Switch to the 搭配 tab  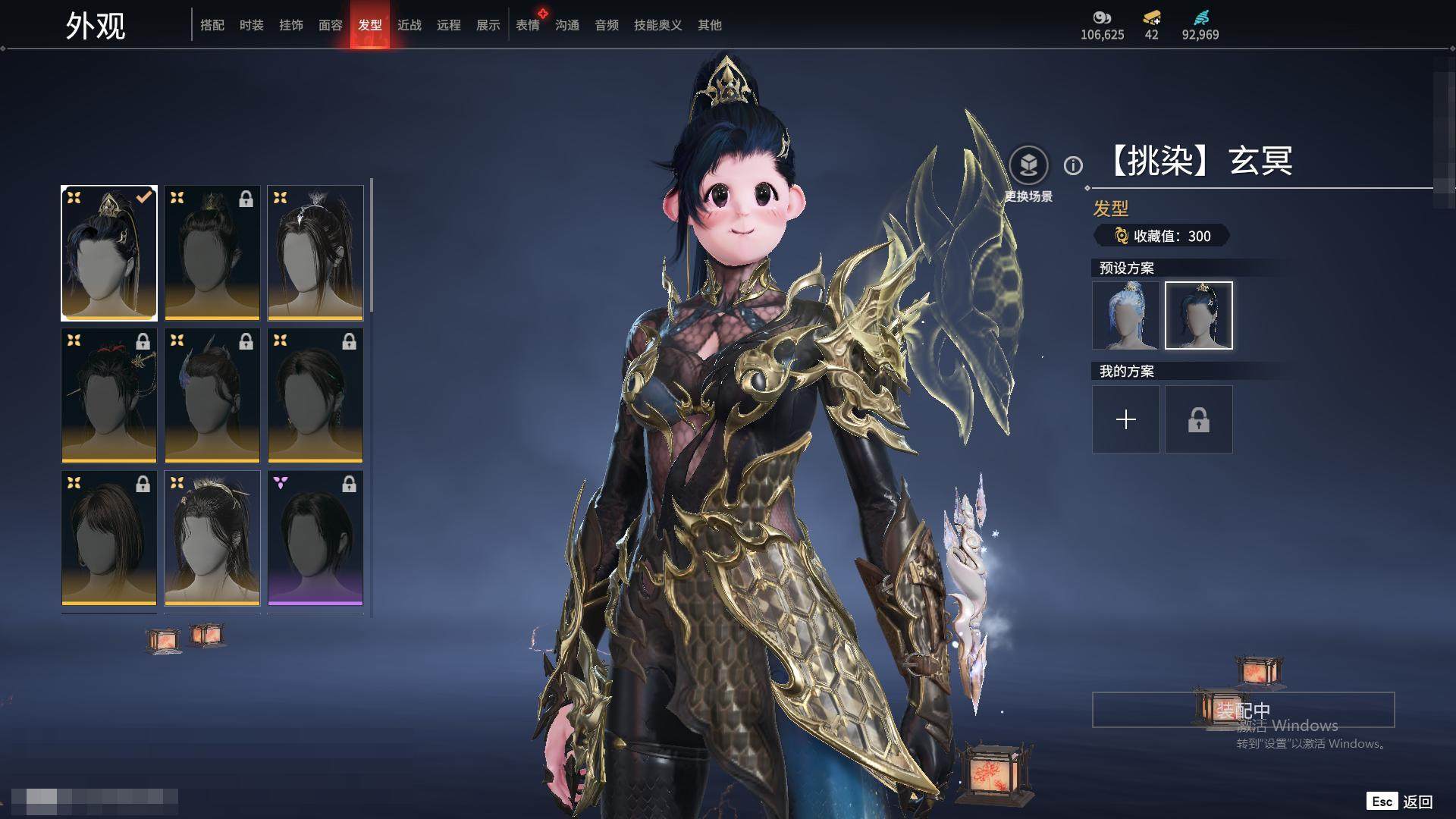pos(212,25)
